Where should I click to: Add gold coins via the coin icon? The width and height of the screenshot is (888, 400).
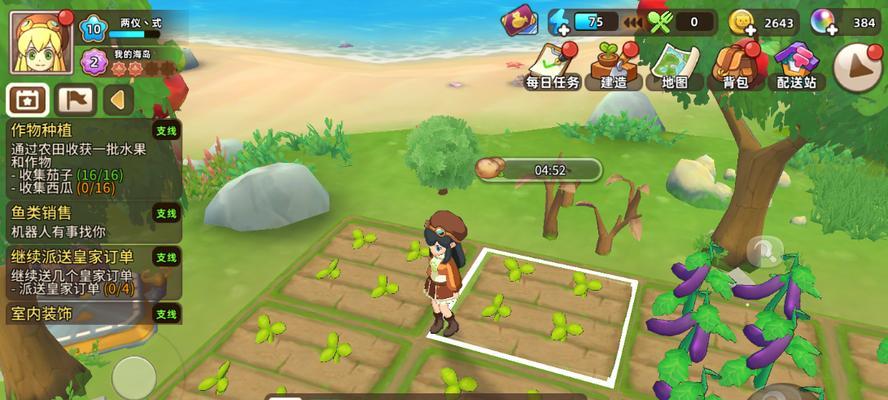click(741, 22)
